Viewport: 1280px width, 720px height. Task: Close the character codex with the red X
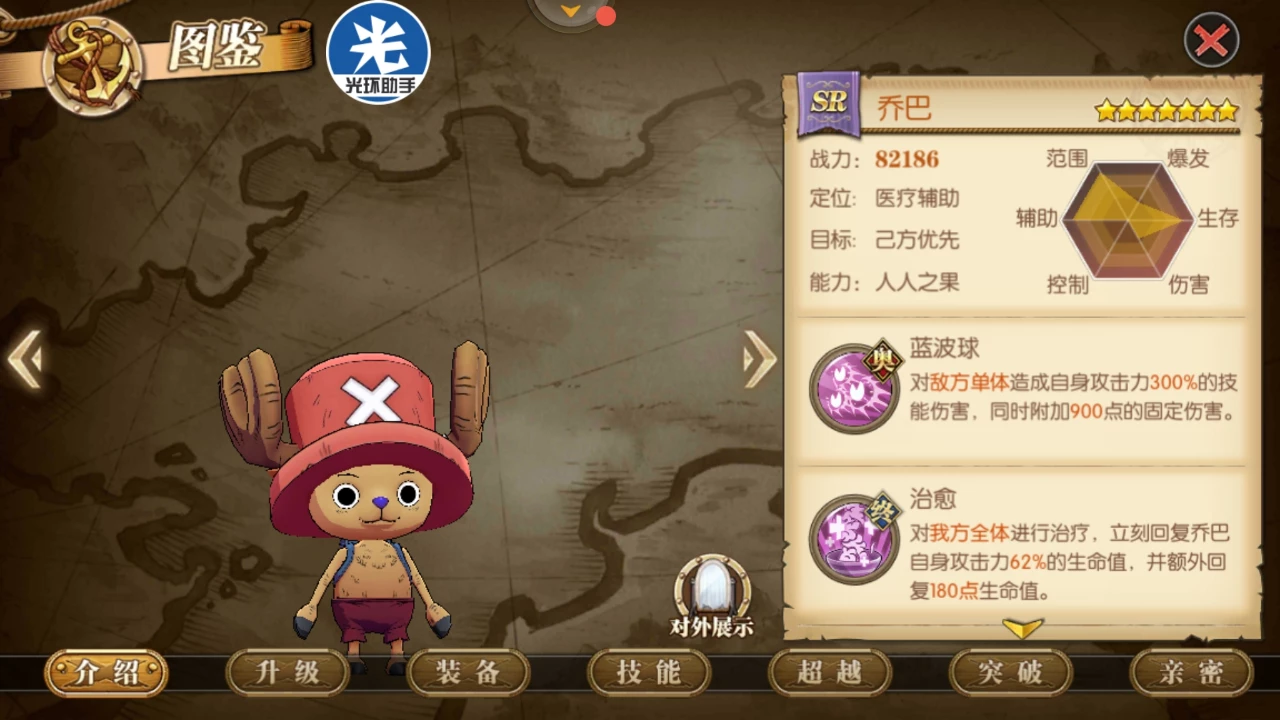(x=1211, y=40)
